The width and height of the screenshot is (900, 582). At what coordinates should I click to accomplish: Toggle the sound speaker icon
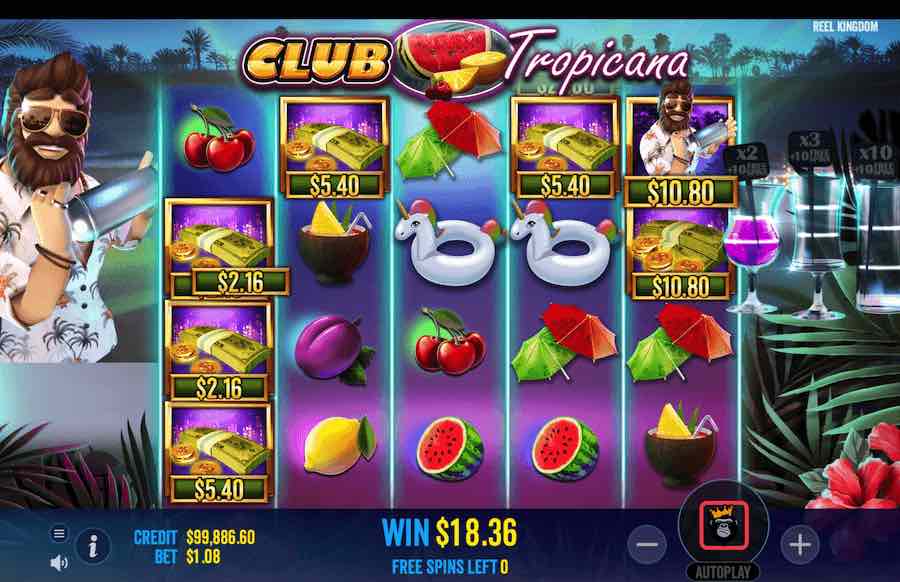coord(59,563)
